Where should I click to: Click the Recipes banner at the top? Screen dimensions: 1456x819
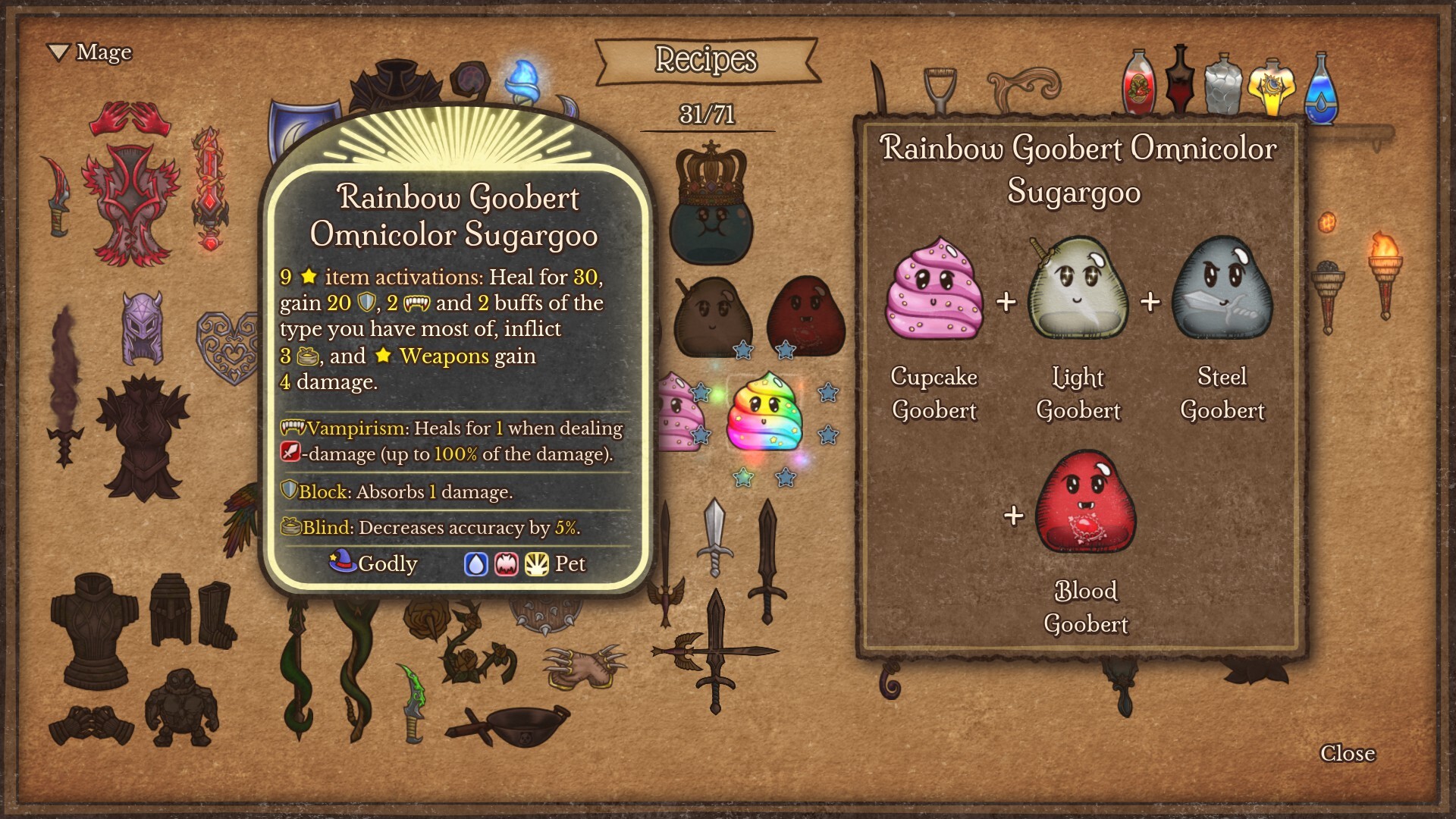pos(705,61)
